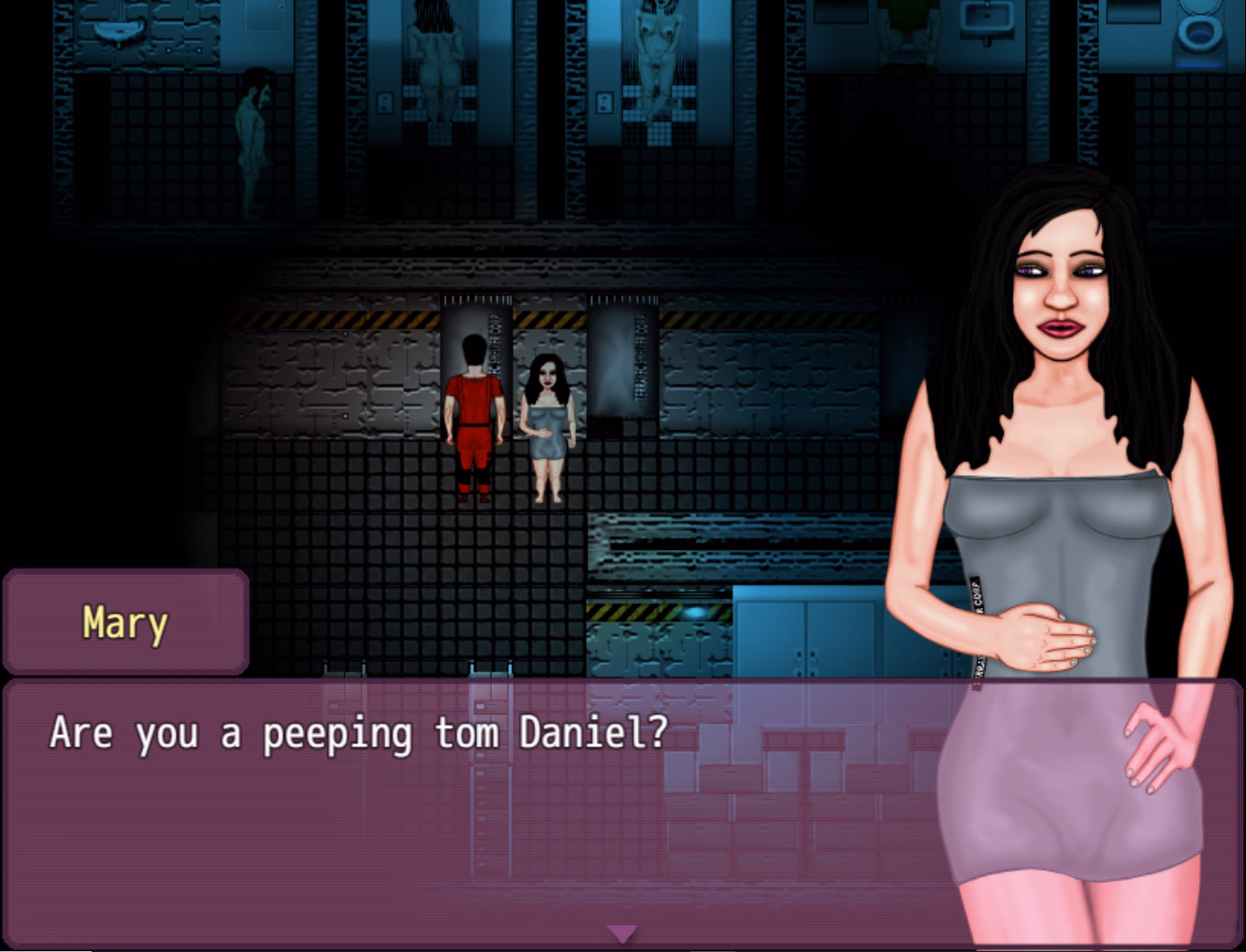The height and width of the screenshot is (952, 1246).
Task: Click the Mary name plate
Action: tap(124, 623)
